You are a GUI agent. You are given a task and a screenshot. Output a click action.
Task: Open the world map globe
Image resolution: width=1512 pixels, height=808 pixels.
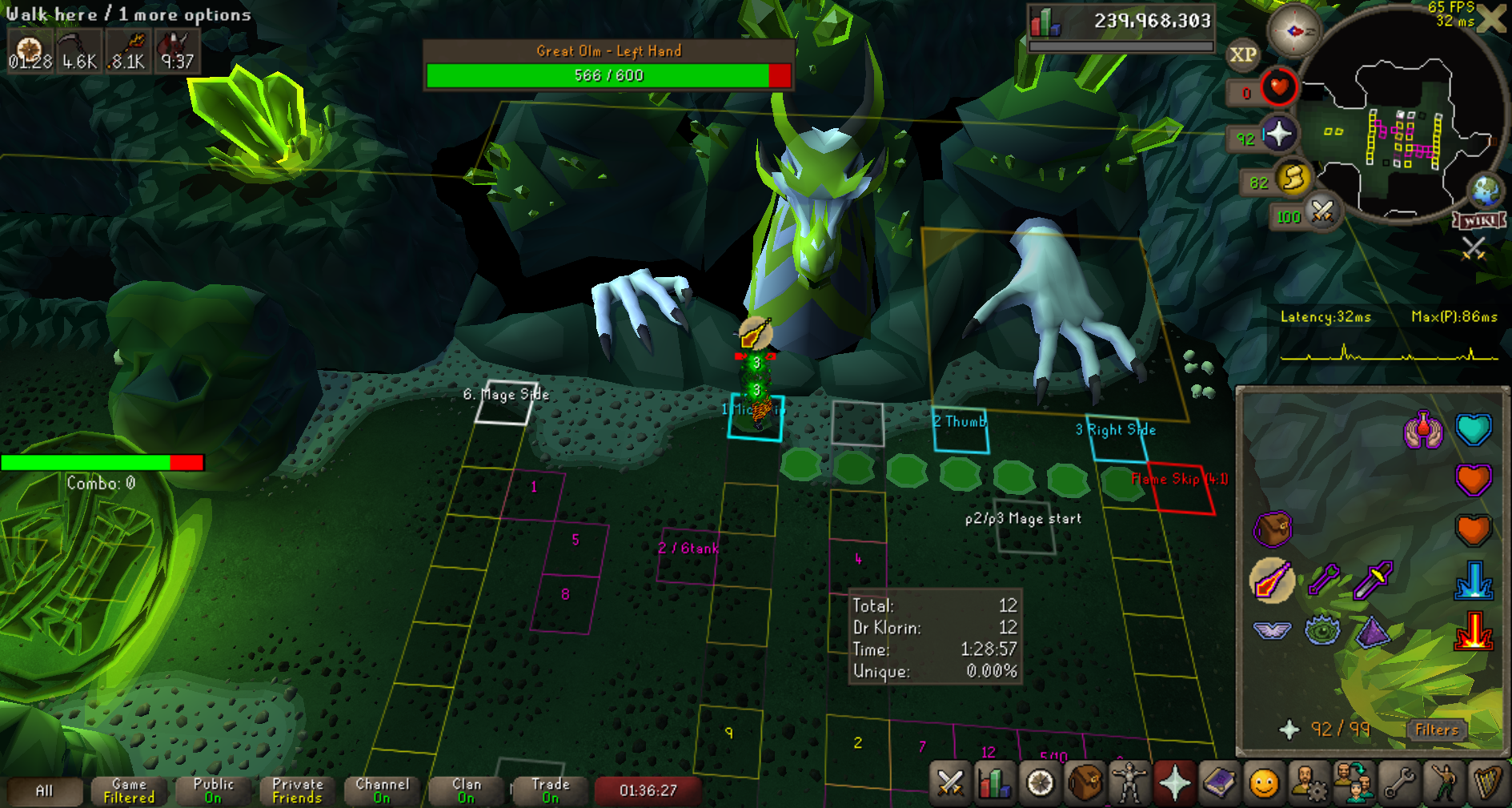tap(1486, 191)
